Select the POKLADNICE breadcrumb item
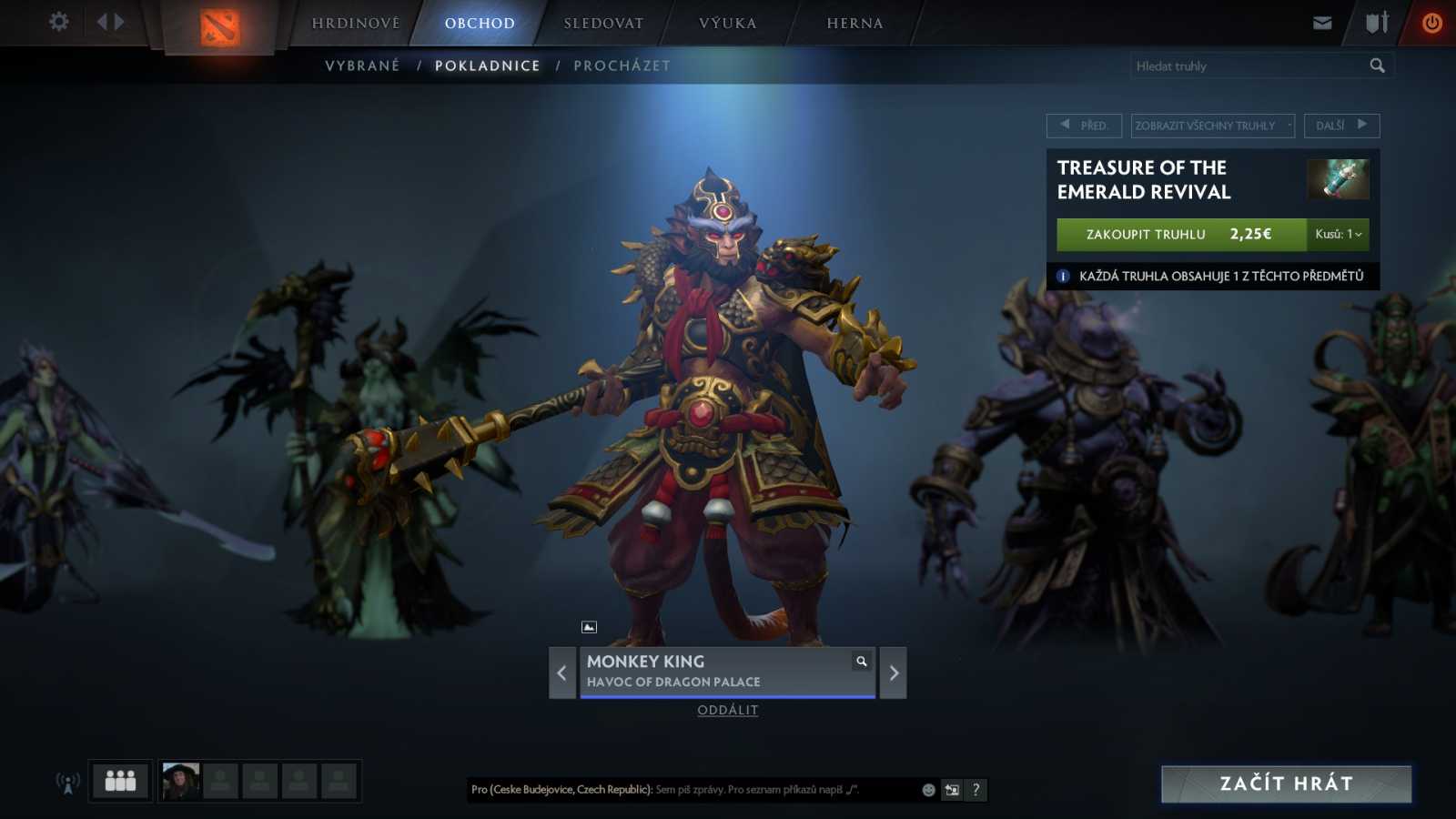This screenshot has width=1456, height=819. coord(488,65)
